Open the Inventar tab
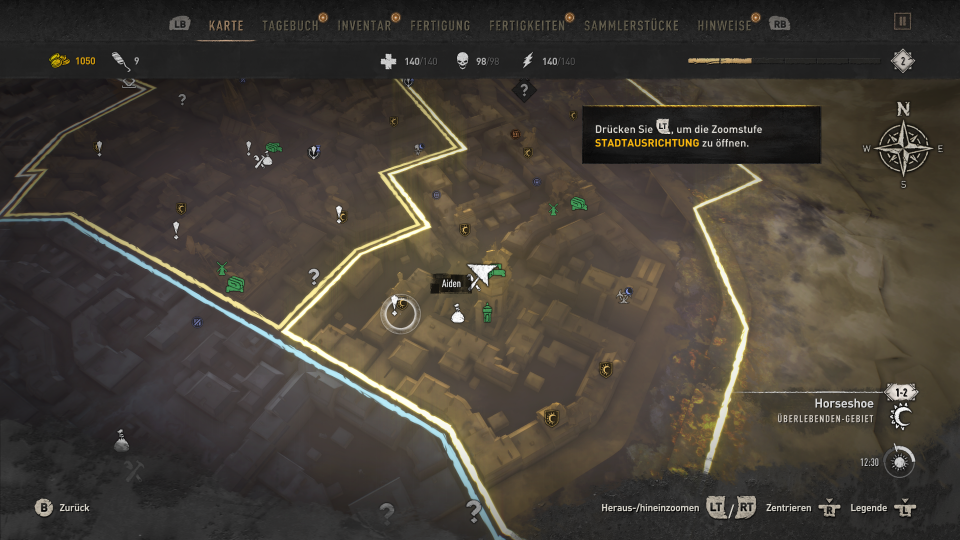This screenshot has width=960, height=540. coord(364,25)
